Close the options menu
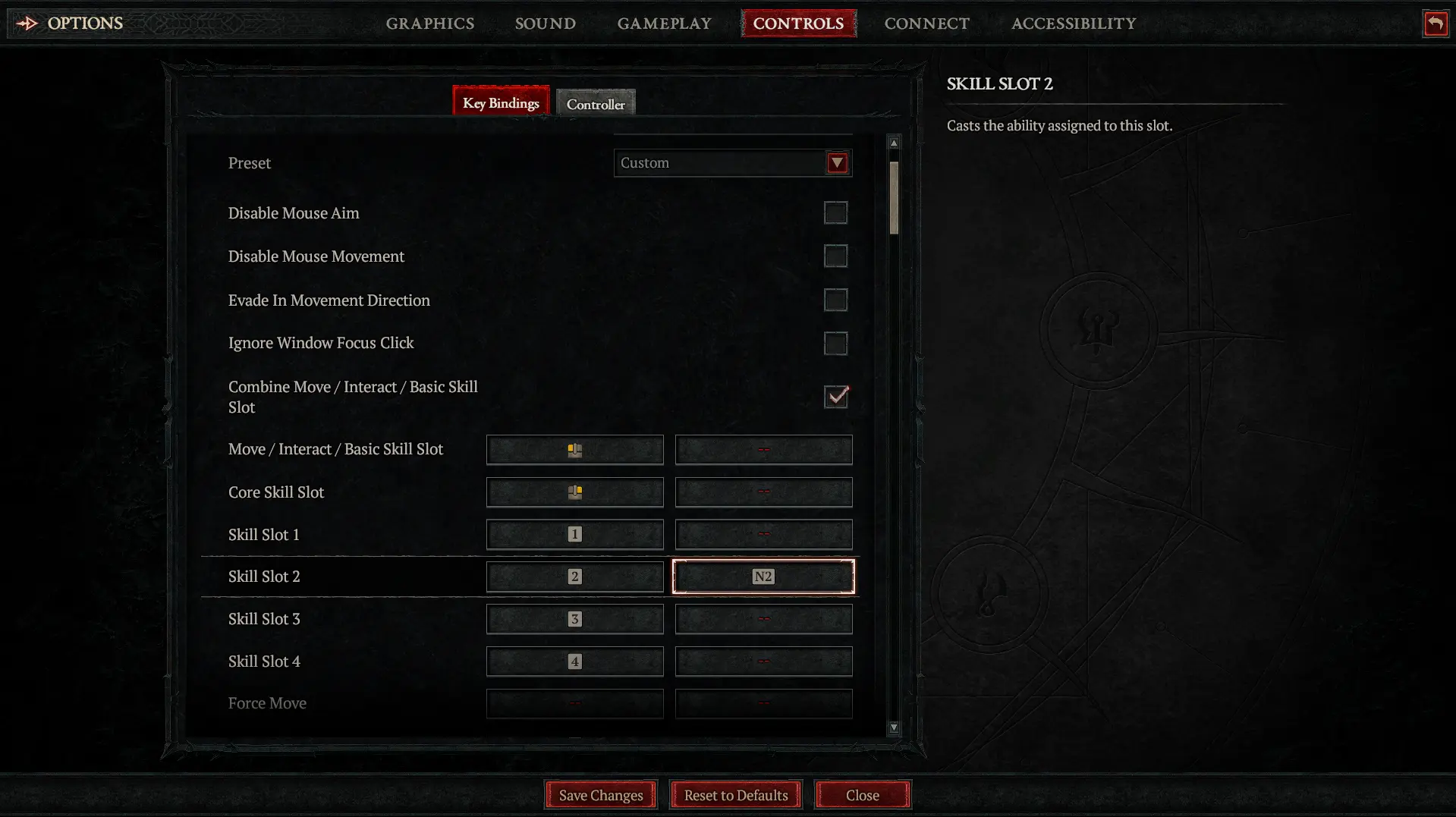The height and width of the screenshot is (817, 1456). tap(862, 795)
